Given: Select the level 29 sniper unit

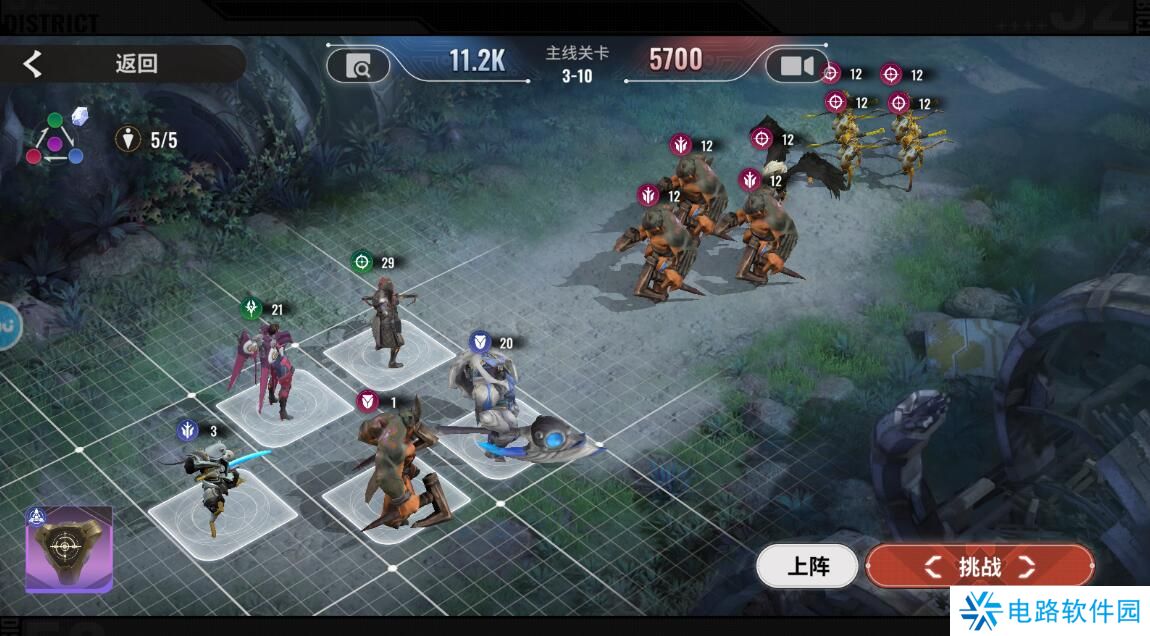Looking at the screenshot, I should 387,320.
